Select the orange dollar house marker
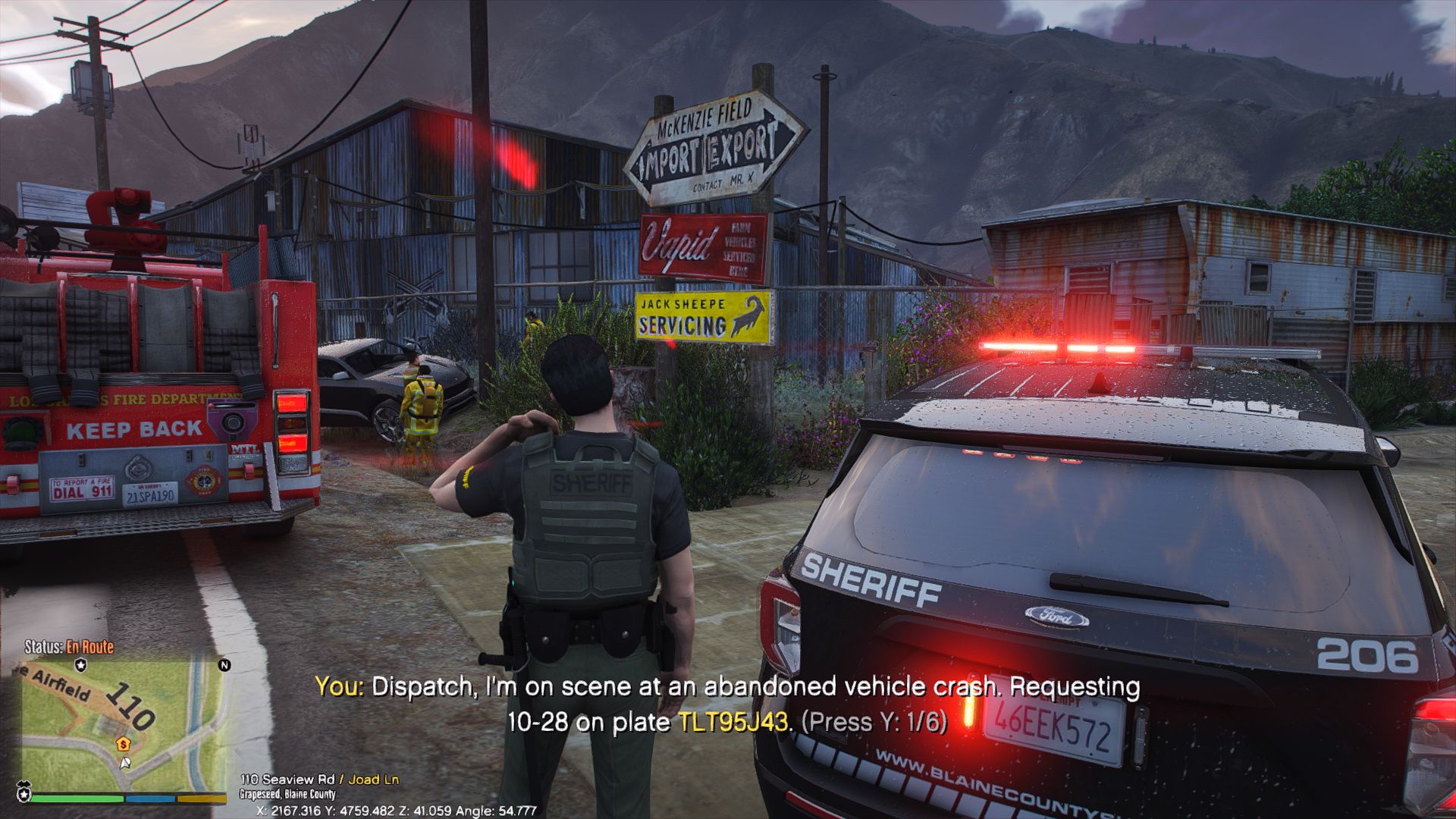The image size is (1456, 819). [123, 744]
